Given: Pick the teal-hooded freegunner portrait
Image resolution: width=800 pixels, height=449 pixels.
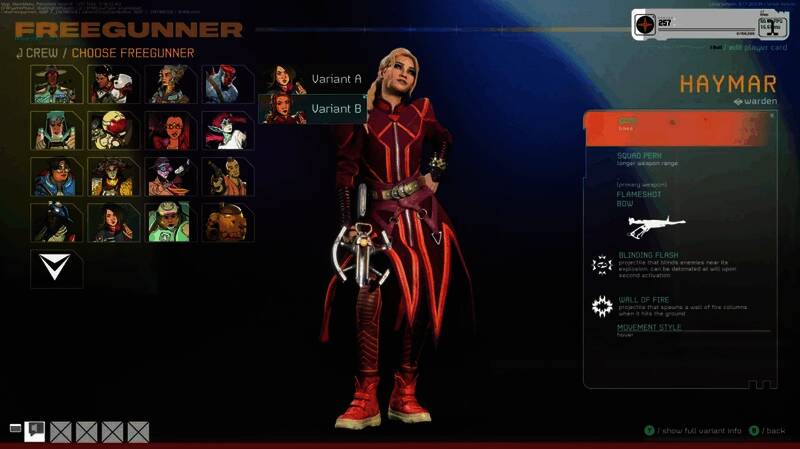Looking at the screenshot, I should click(56, 131).
